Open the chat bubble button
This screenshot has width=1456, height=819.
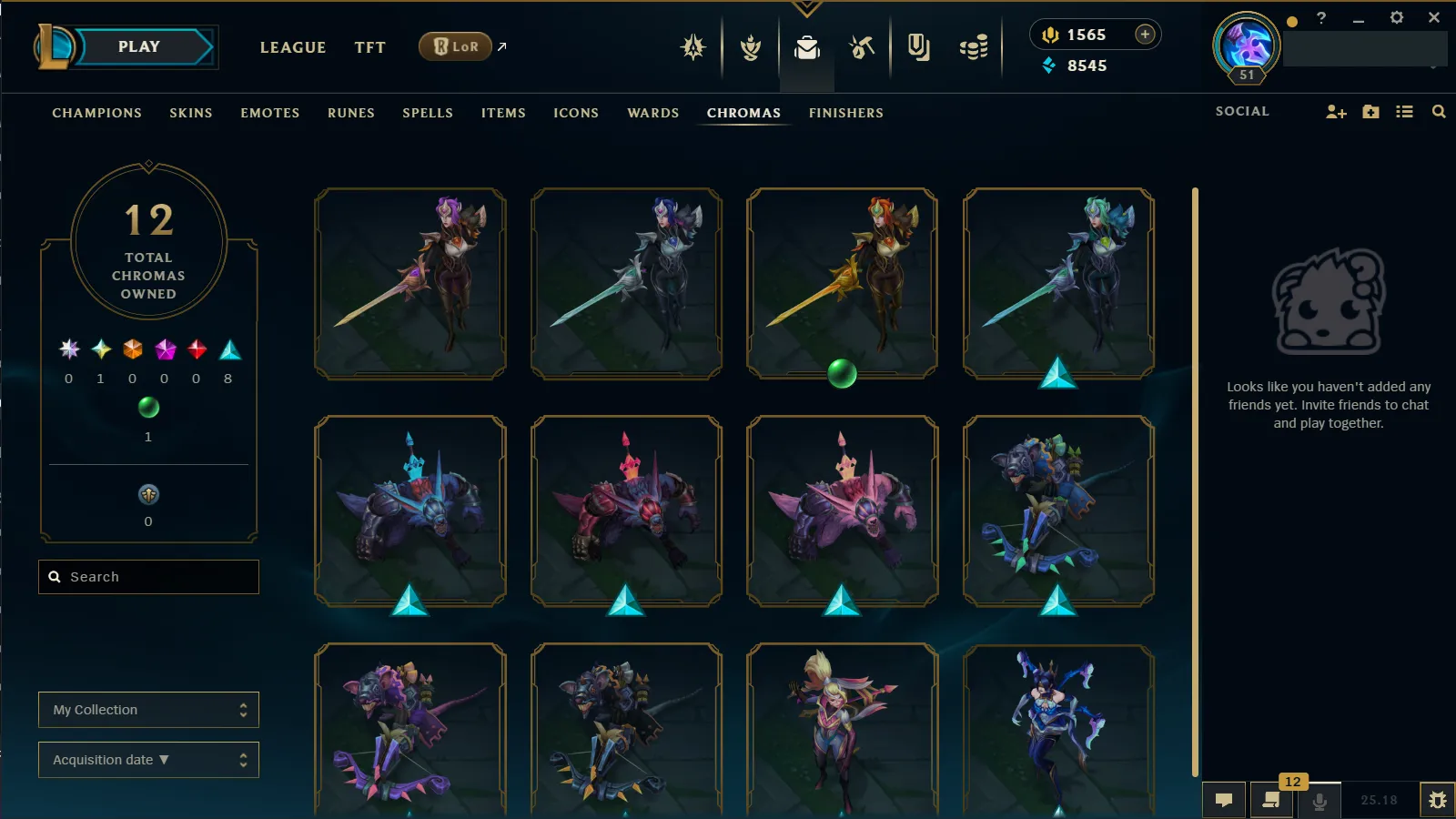click(1224, 800)
